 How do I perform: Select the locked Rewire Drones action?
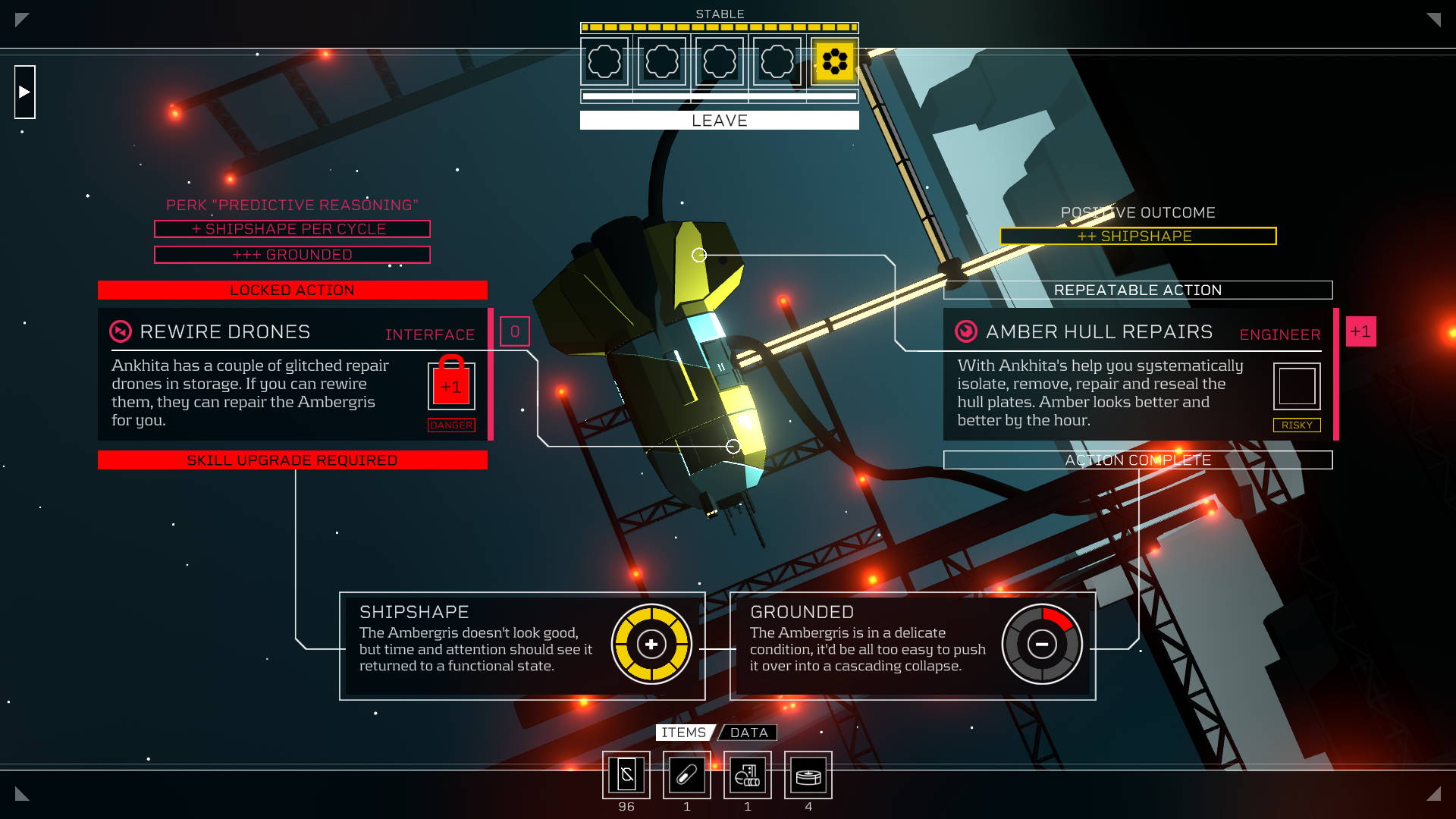(225, 332)
